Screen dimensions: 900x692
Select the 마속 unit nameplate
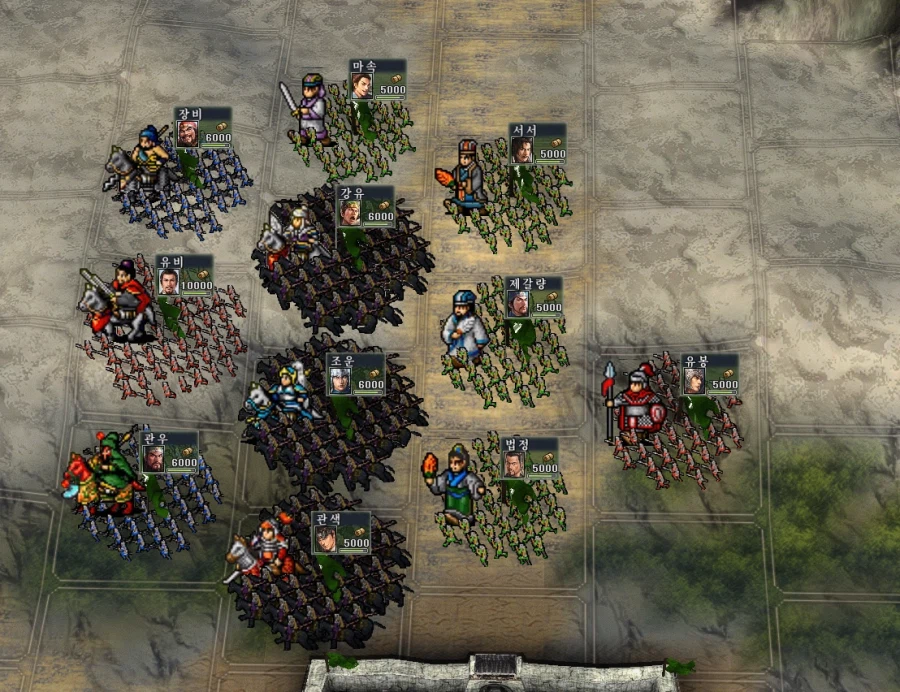pos(377,80)
